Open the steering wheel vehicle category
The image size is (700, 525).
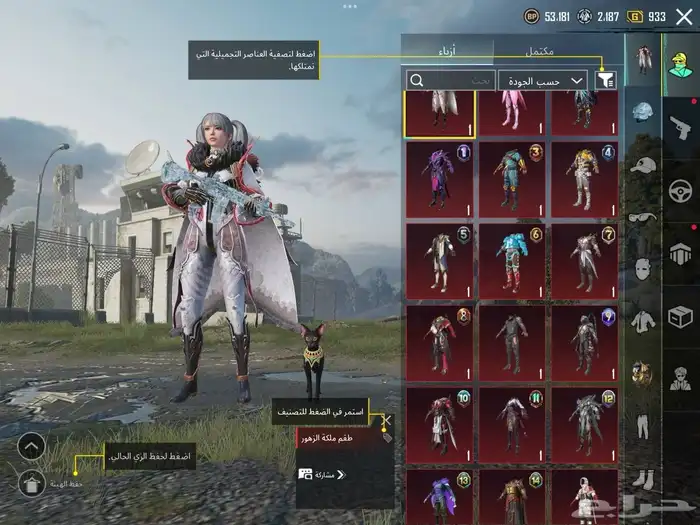pos(681,189)
